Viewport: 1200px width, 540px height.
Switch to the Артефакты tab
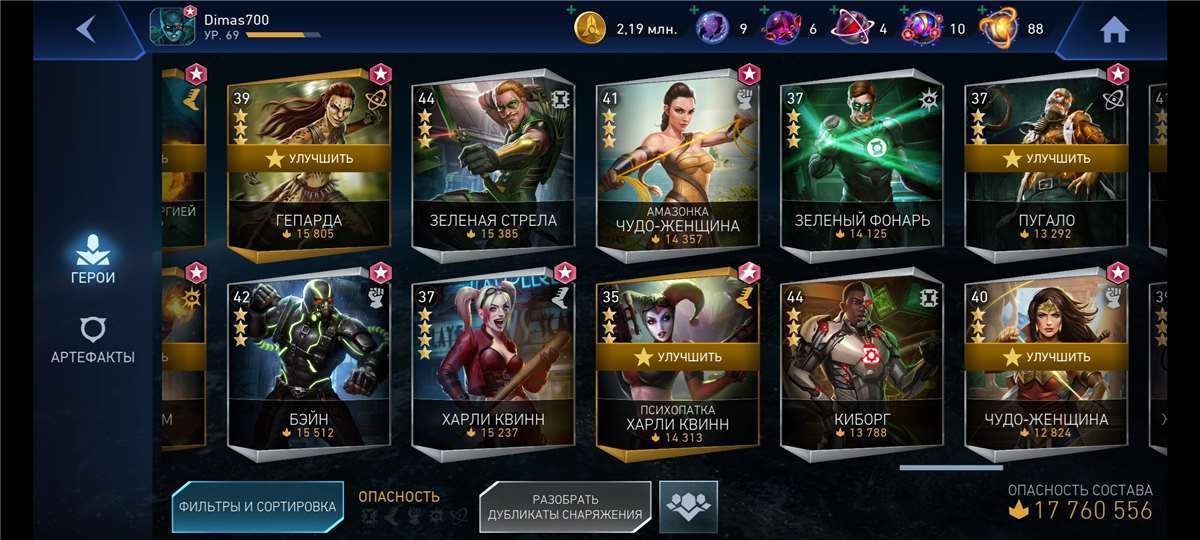tap(92, 340)
